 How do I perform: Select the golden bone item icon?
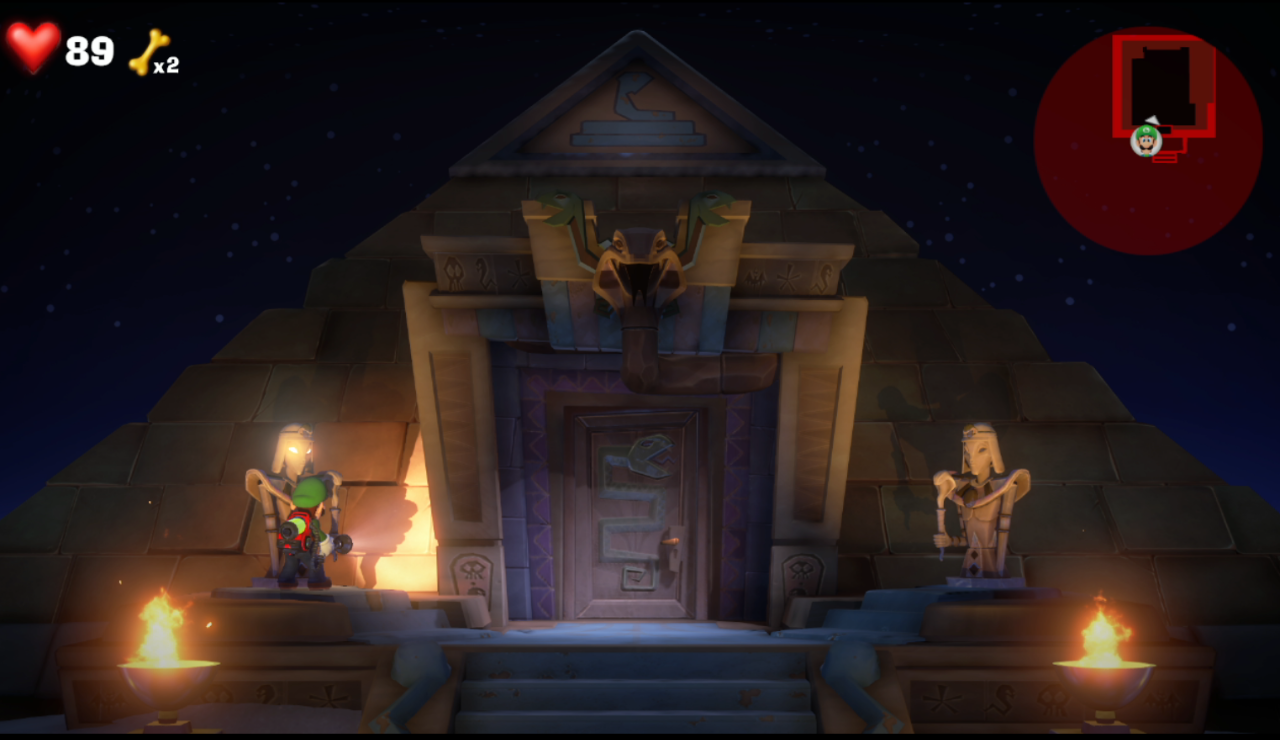point(148,51)
